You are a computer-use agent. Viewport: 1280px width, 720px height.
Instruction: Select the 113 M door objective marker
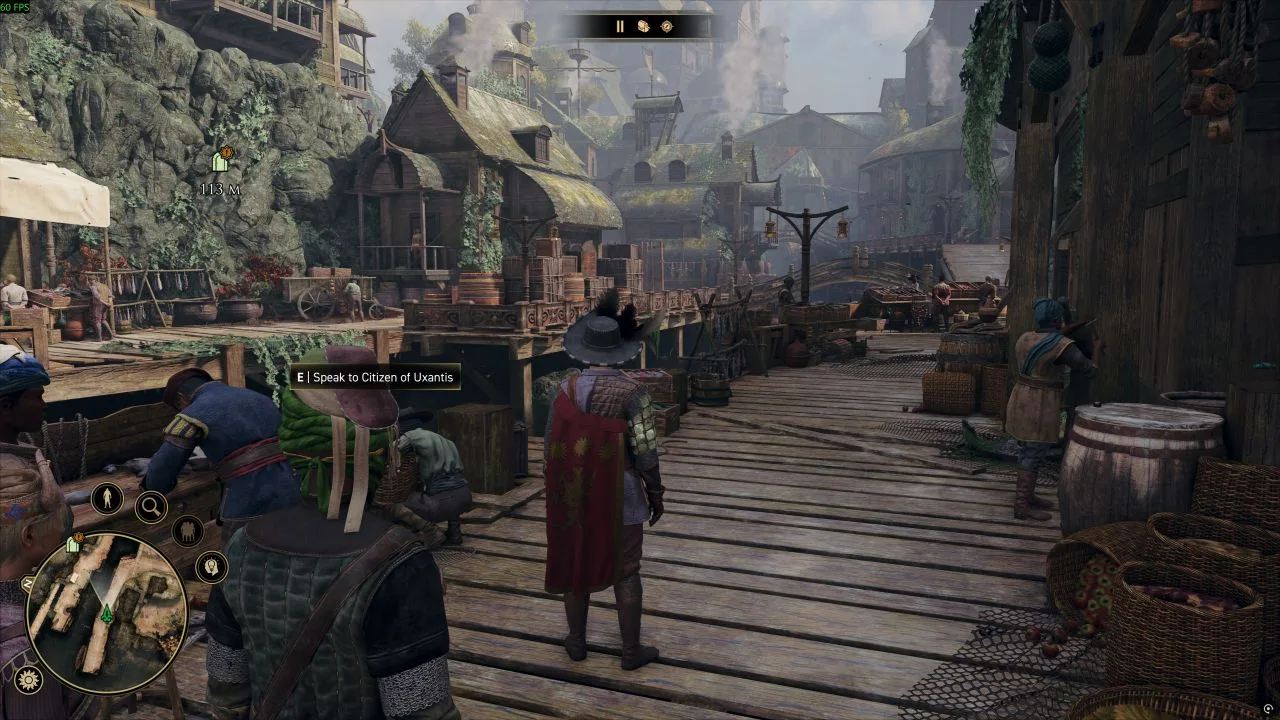[x=221, y=161]
